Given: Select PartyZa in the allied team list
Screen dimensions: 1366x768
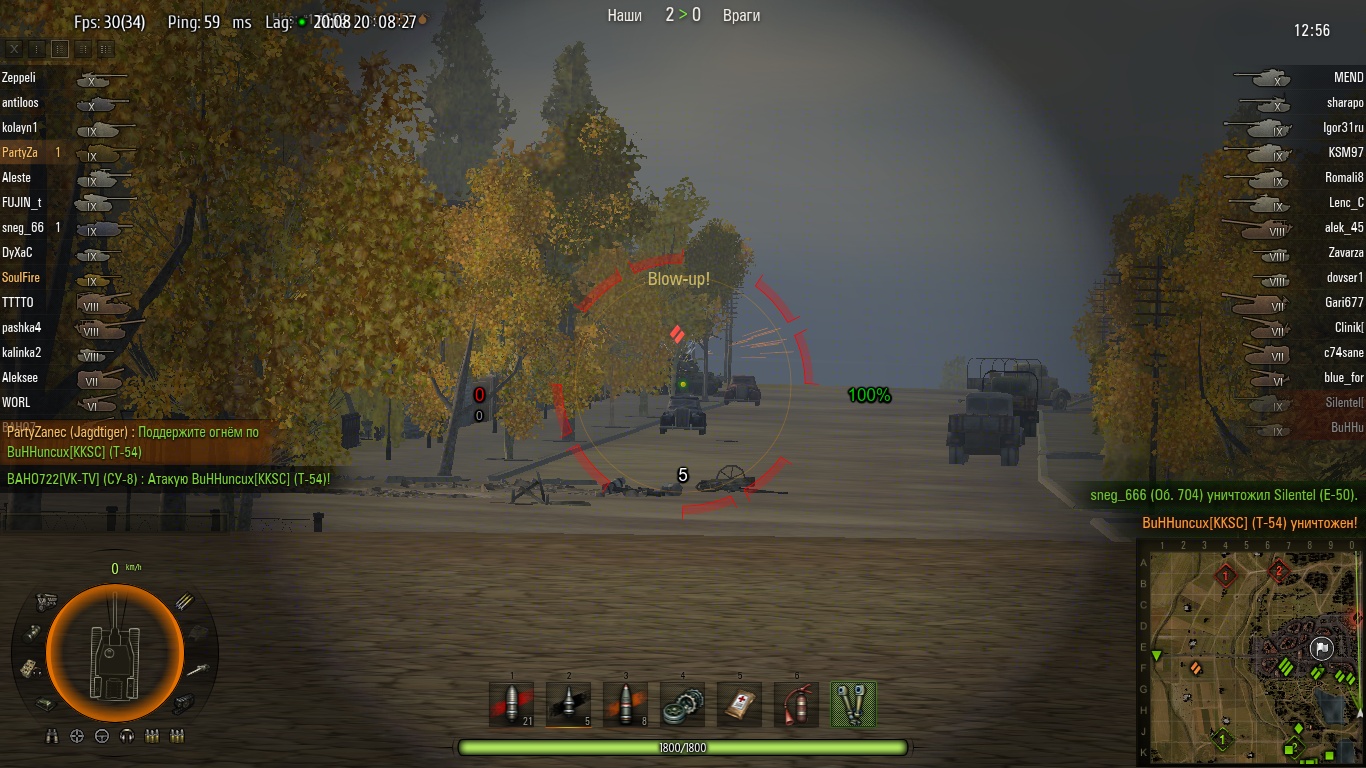Looking at the screenshot, I should click(x=20, y=153).
